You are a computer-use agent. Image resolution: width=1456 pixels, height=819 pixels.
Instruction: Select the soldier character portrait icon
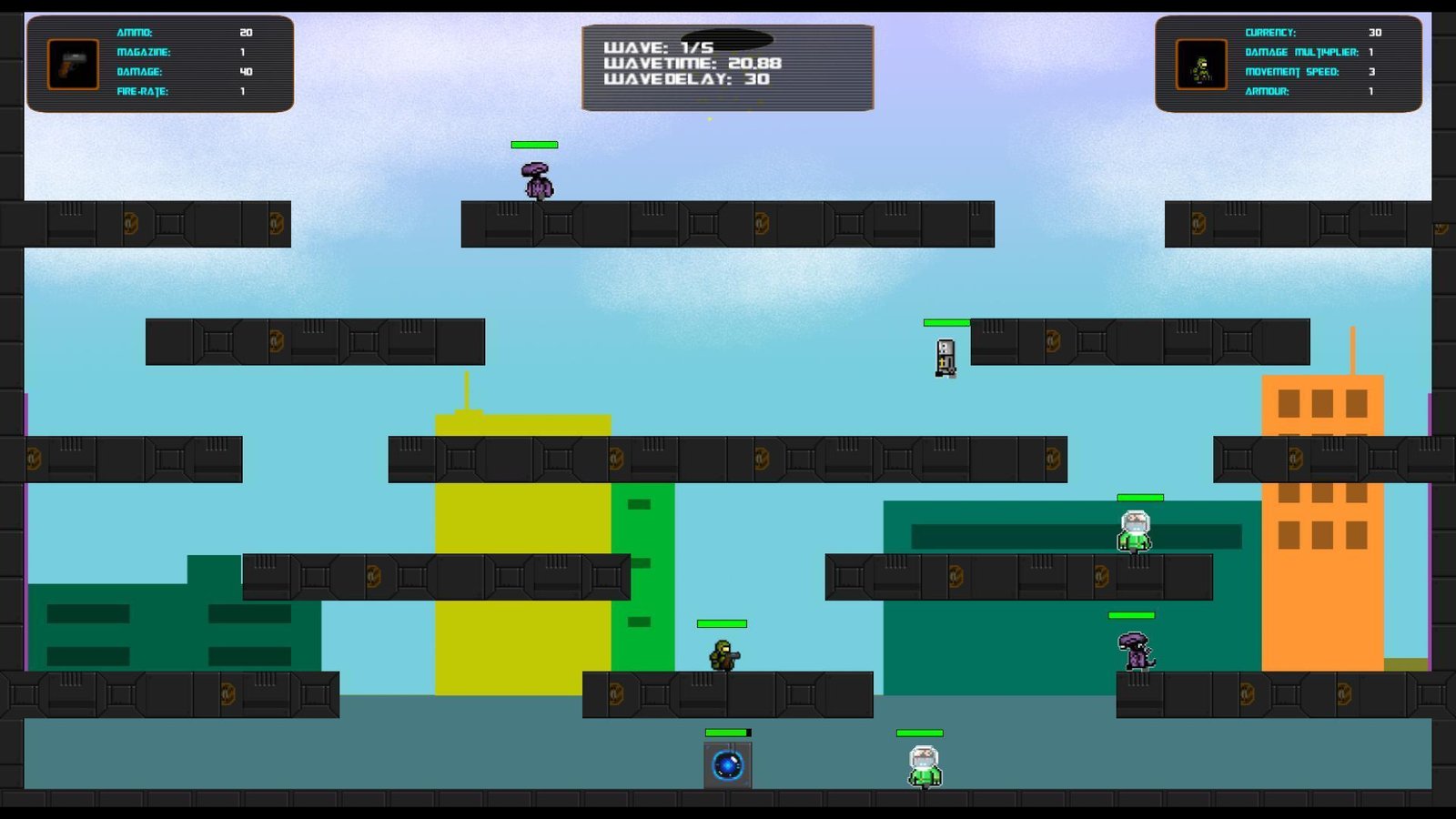(1201, 65)
